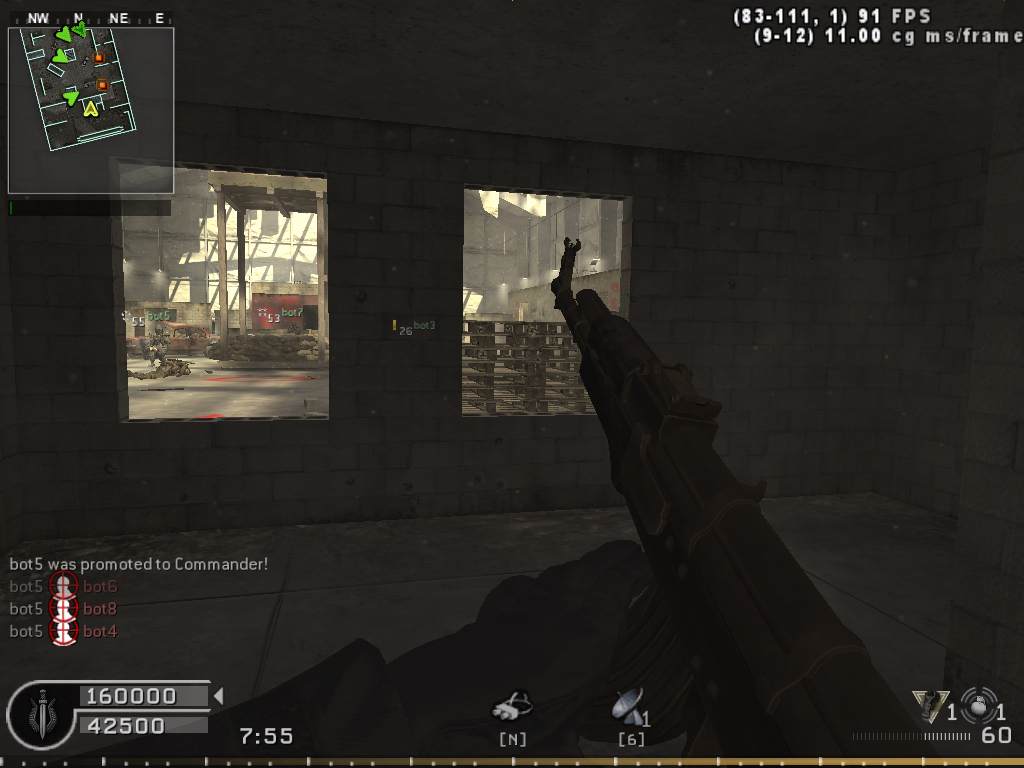The width and height of the screenshot is (1024, 768).
Task: Activate the night vision goggles icon
Action: (512, 707)
